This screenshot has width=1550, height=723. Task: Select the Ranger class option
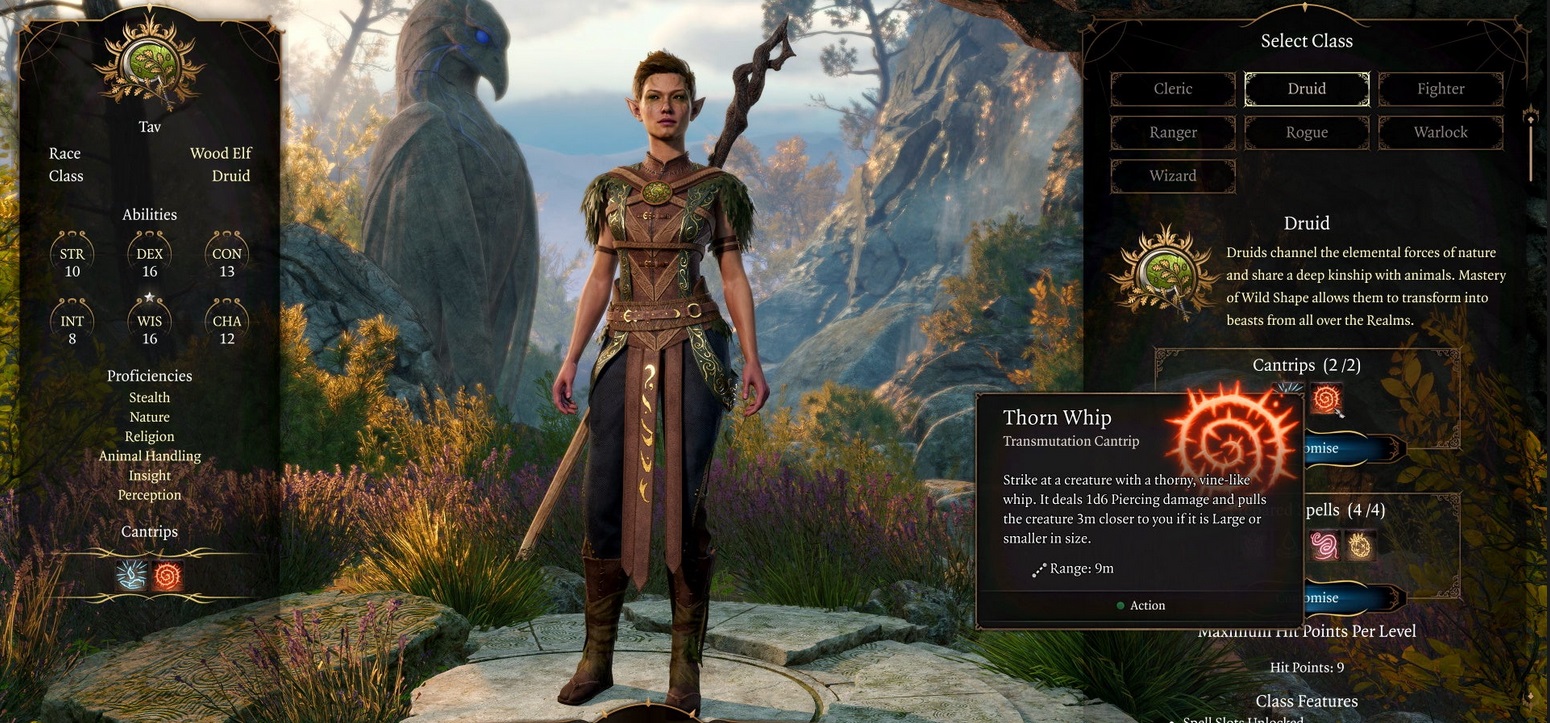pos(1173,132)
